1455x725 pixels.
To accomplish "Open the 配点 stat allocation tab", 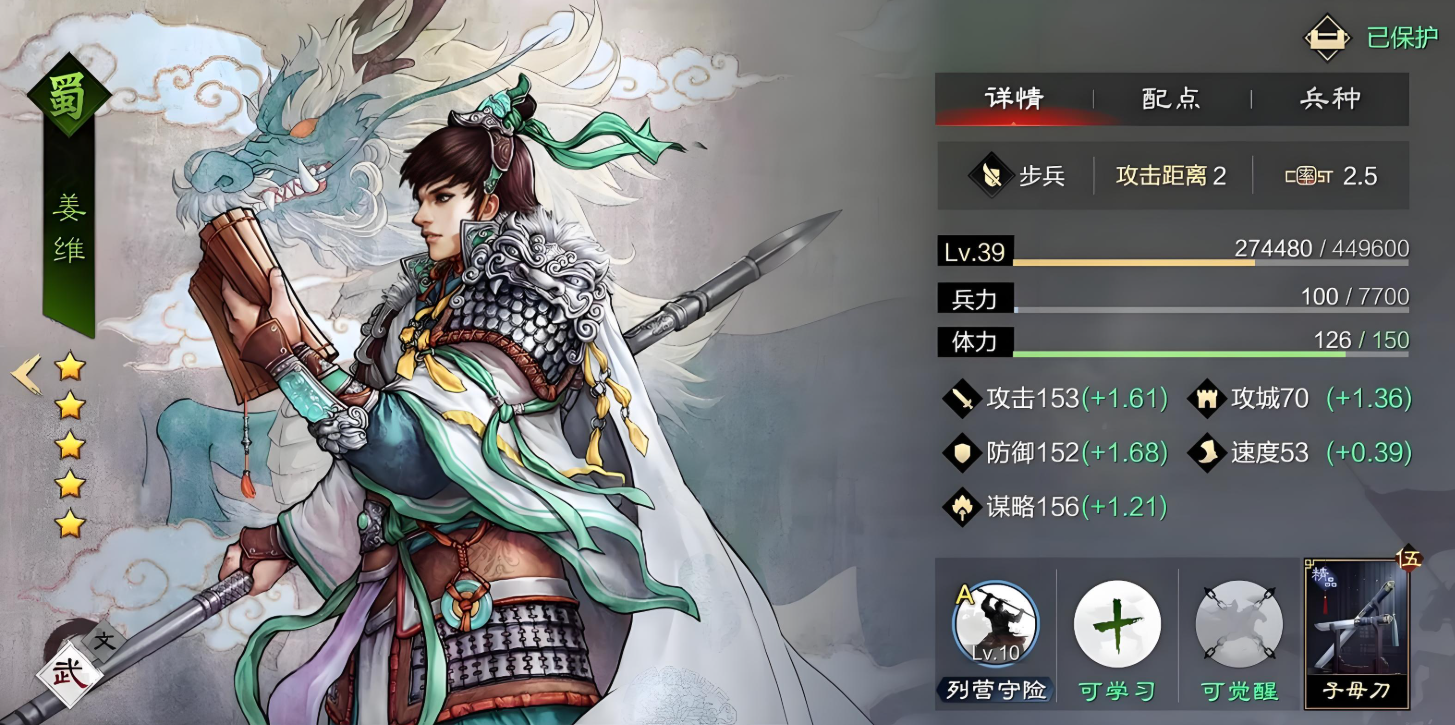I will coord(1171,99).
